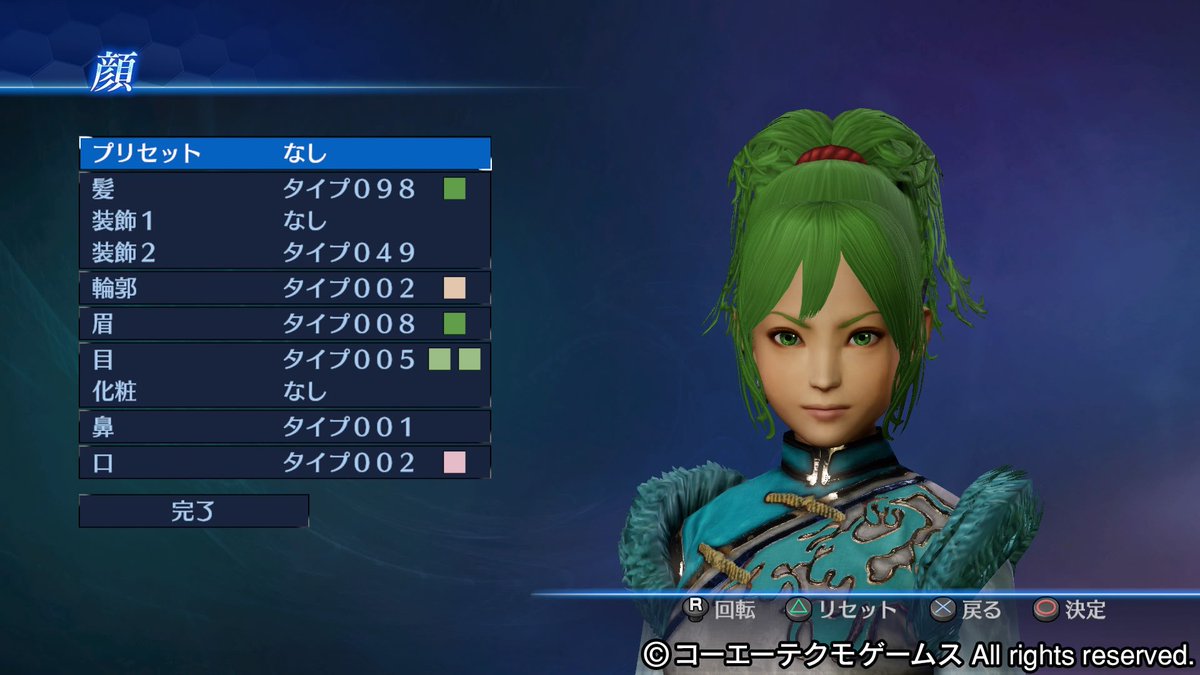Select the 眉 eyebrow row
Screen dimensions: 1200x675
[x=250, y=324]
